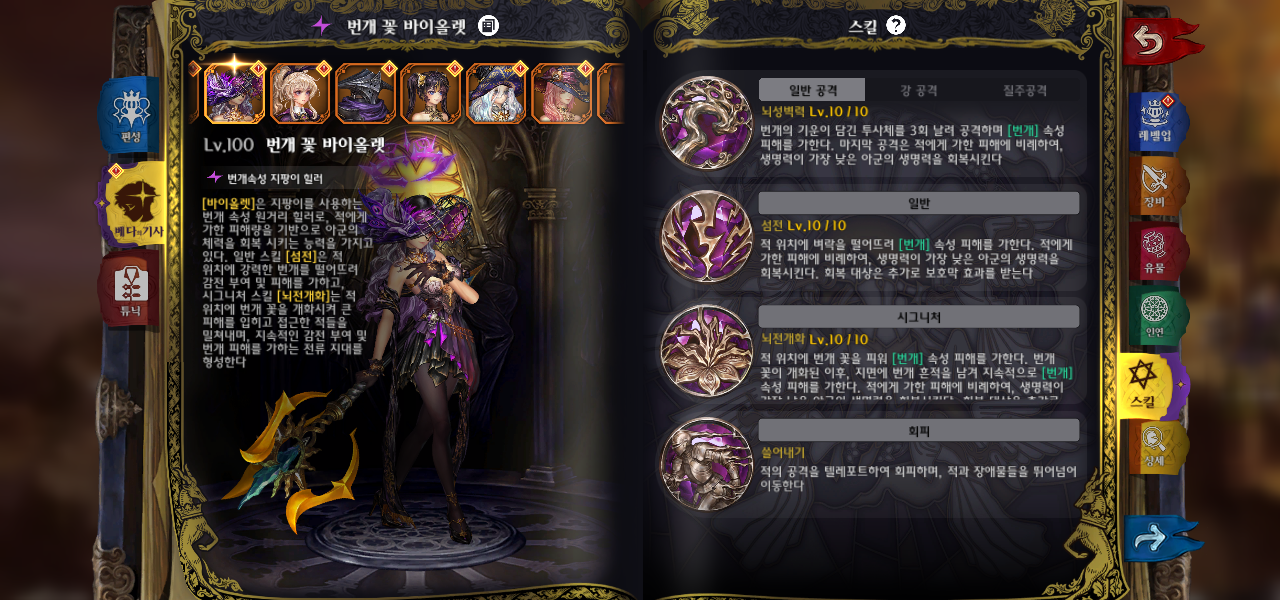Image resolution: width=1280 pixels, height=600 pixels.
Task: Choose the dark armored helmet knight portrait
Action: pos(365,94)
